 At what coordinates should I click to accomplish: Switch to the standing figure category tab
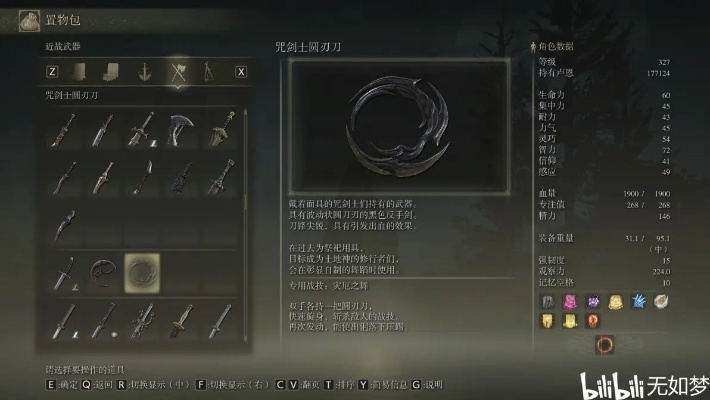point(208,71)
